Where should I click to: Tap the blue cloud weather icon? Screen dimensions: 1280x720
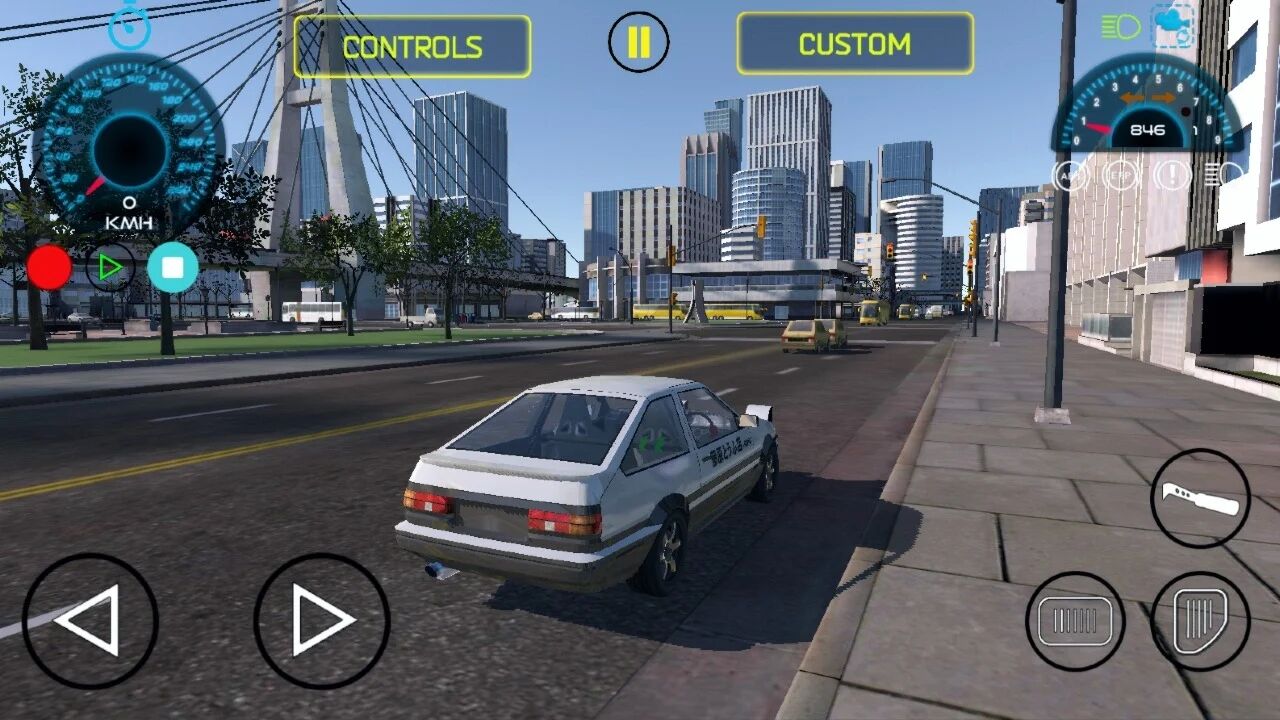click(x=1173, y=24)
